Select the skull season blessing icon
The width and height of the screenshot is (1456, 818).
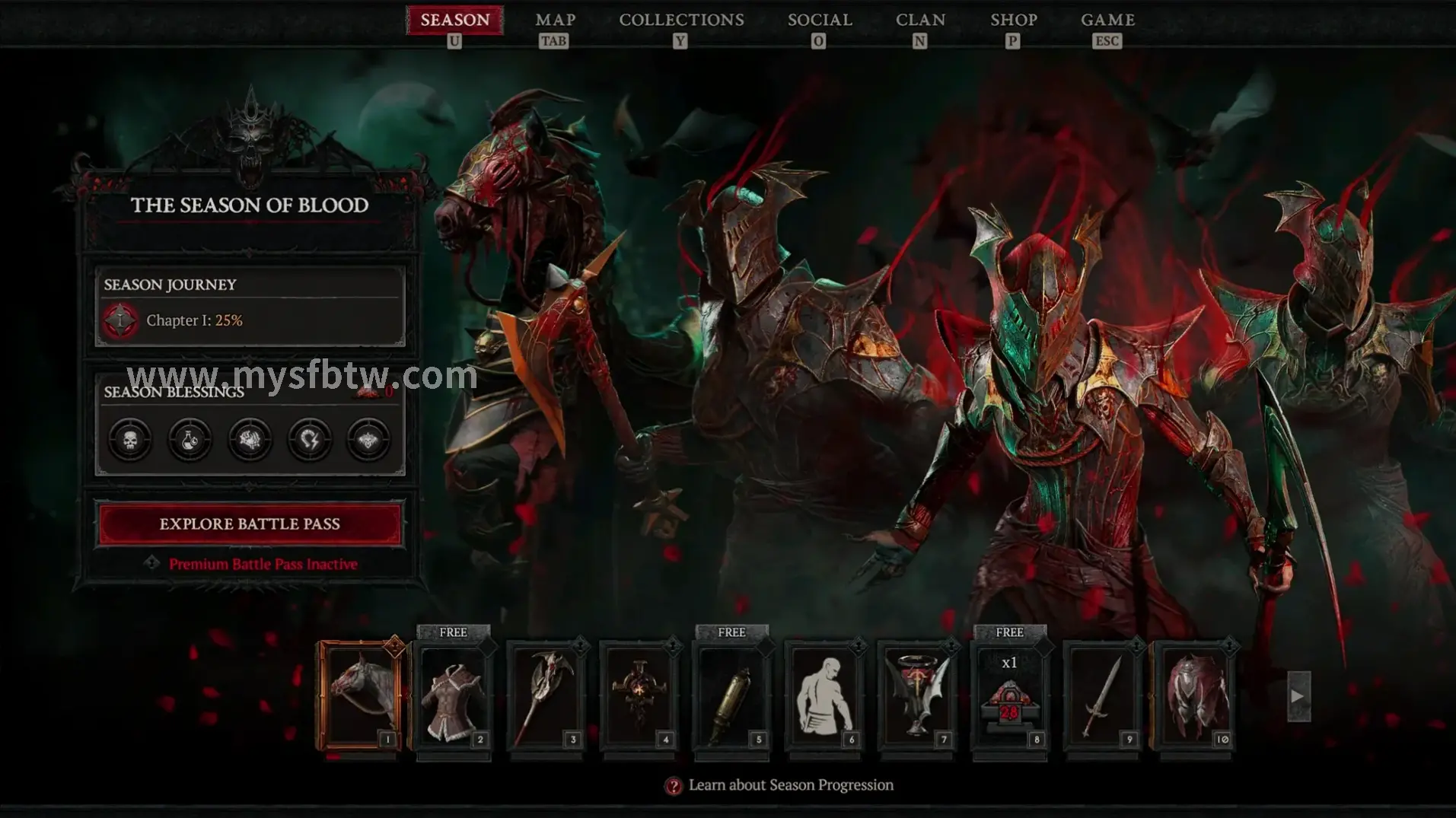130,439
